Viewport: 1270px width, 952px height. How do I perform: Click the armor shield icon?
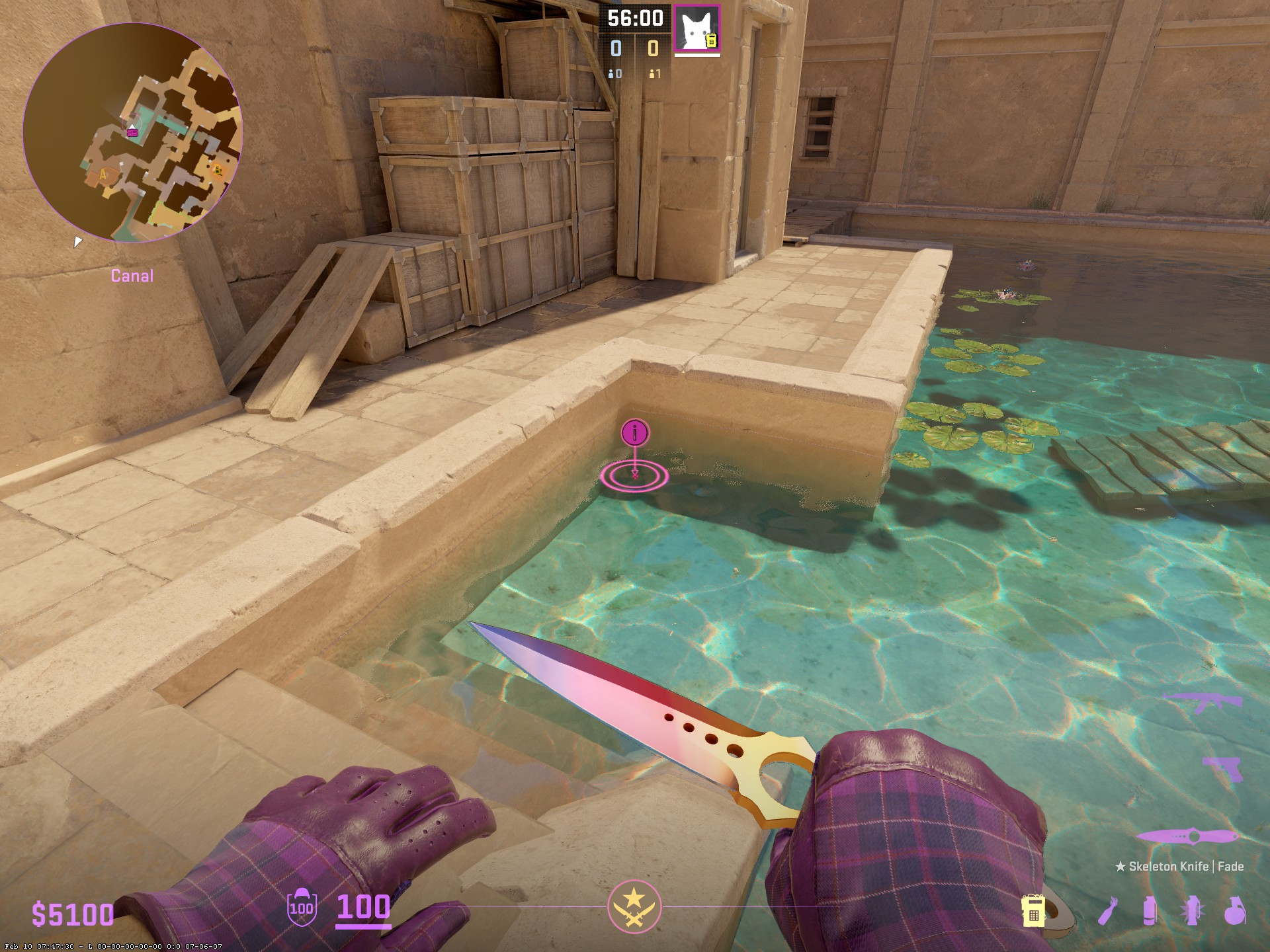[301, 906]
